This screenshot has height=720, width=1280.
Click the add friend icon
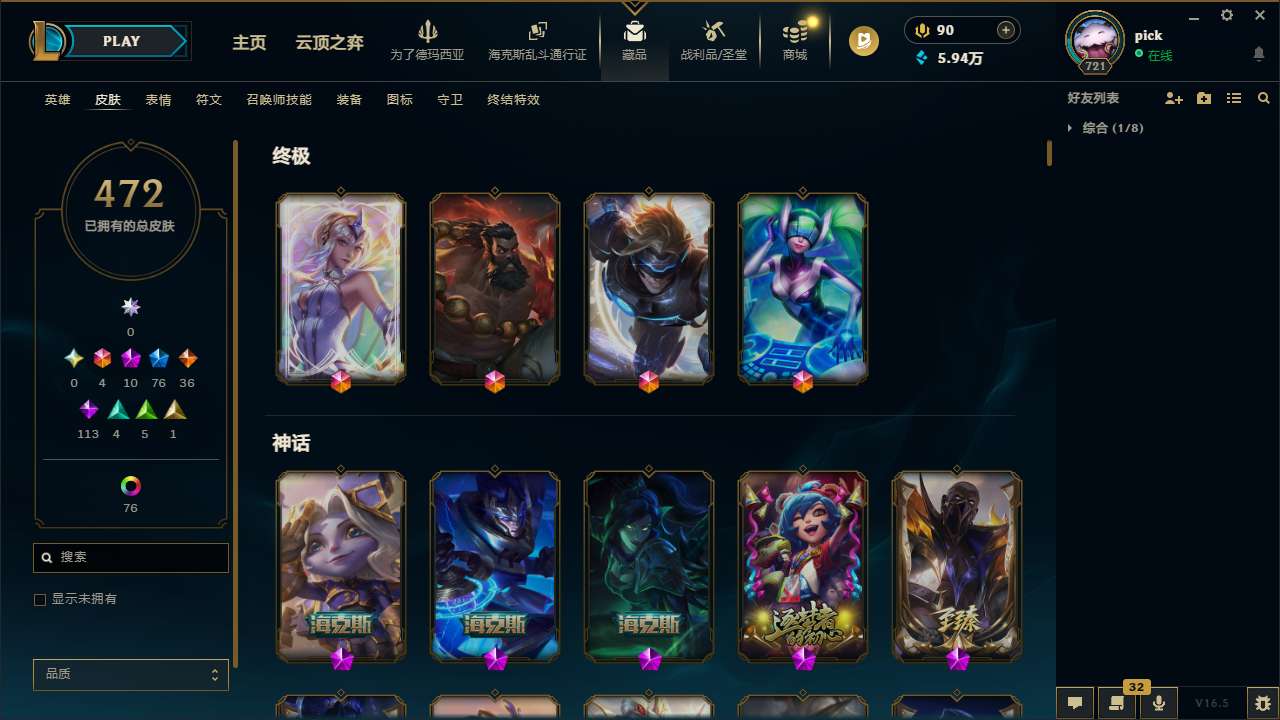[1174, 98]
